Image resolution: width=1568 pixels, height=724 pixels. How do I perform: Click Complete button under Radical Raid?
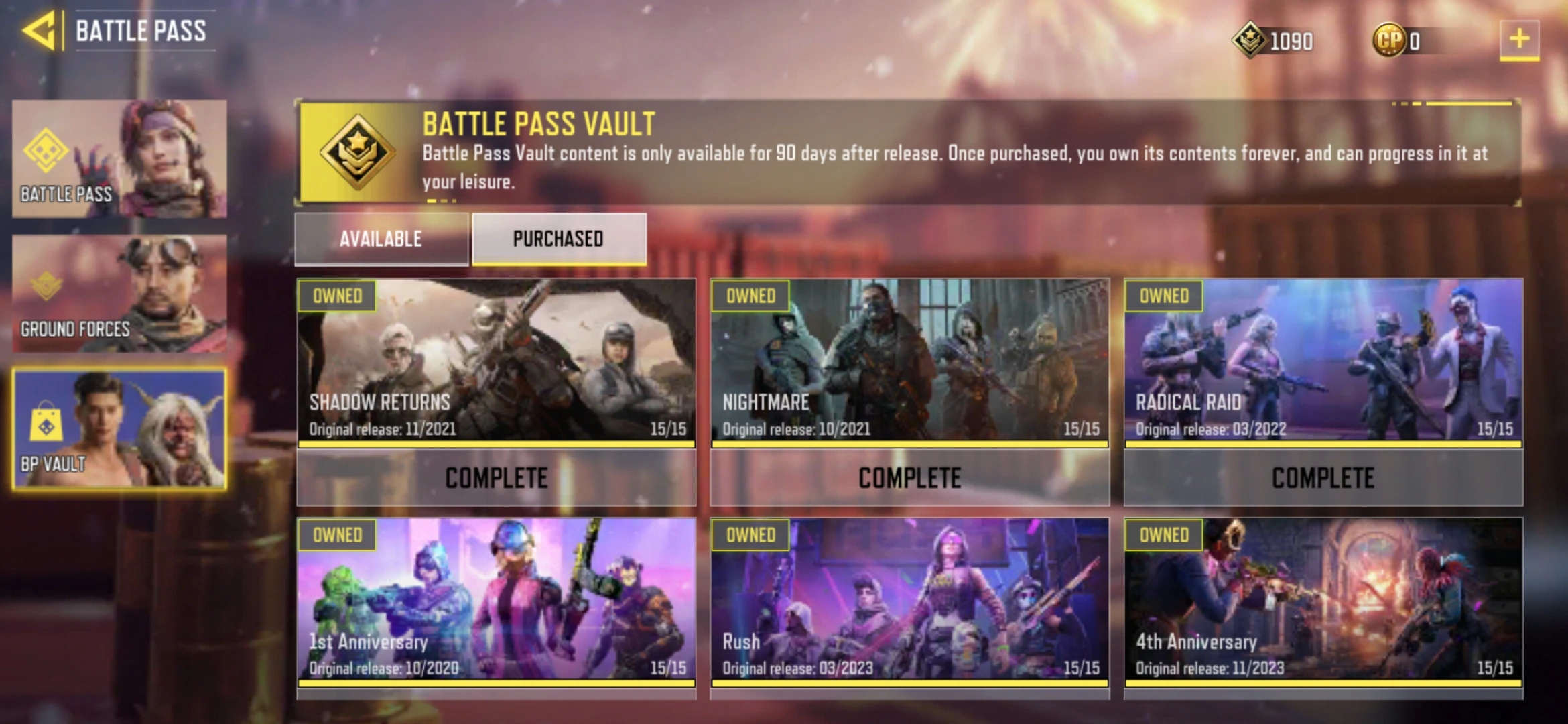click(1323, 478)
